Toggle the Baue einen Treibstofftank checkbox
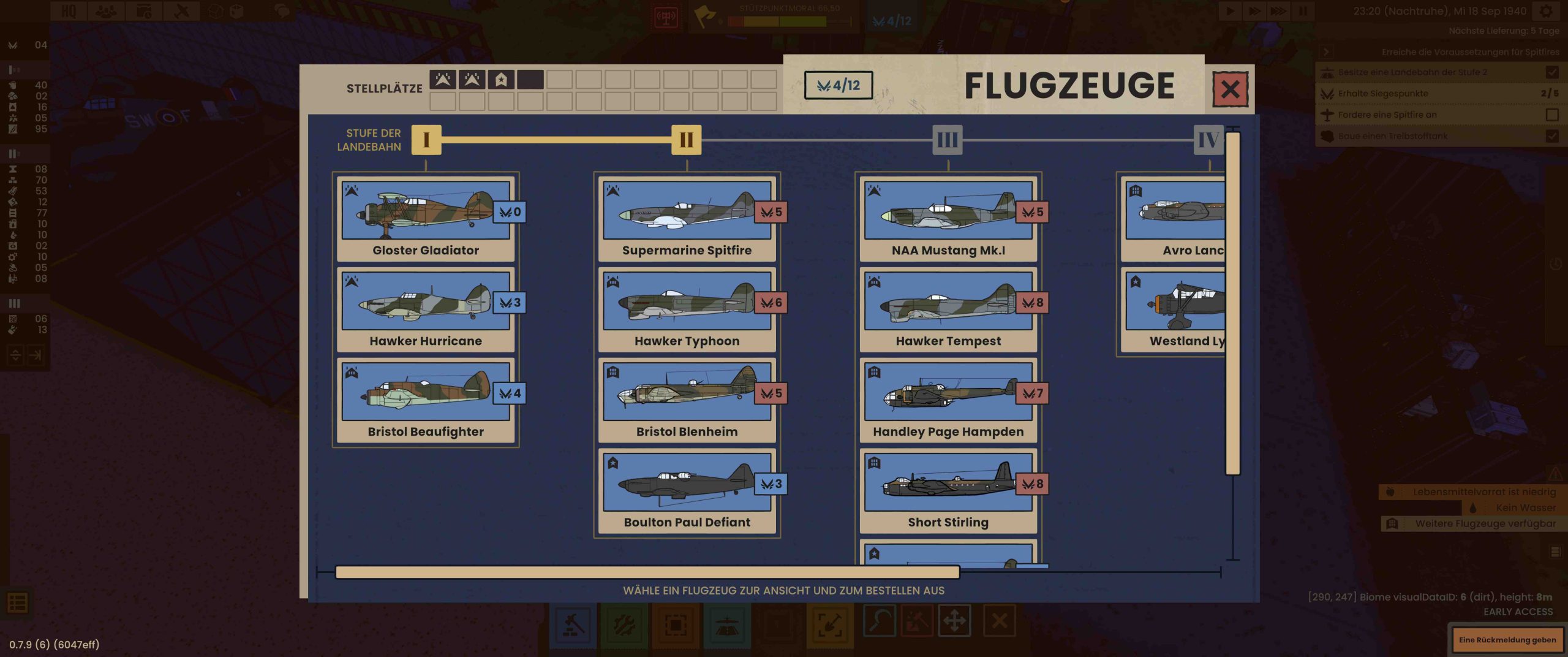 tap(1552, 136)
